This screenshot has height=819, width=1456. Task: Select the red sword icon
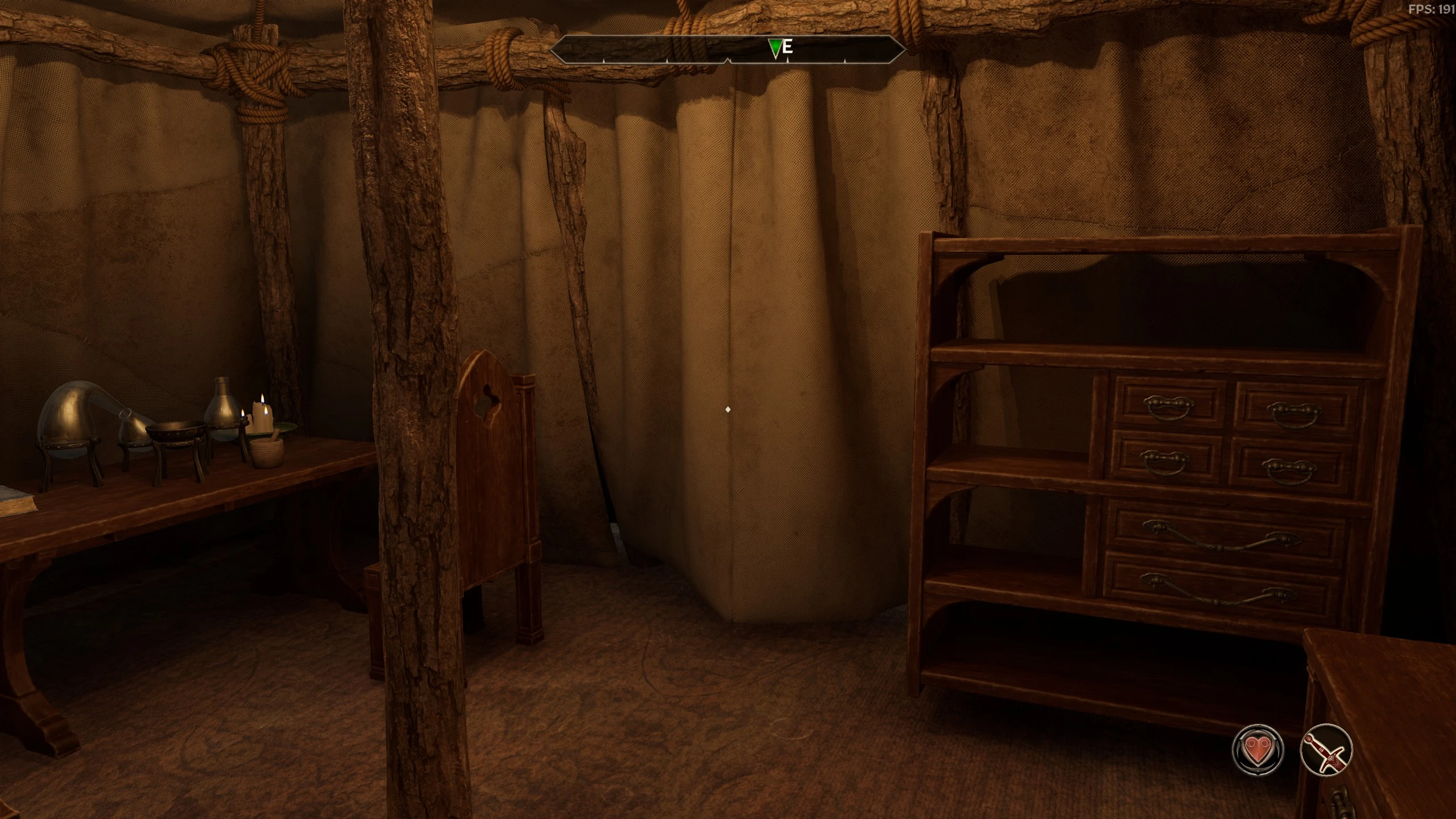tap(1326, 750)
